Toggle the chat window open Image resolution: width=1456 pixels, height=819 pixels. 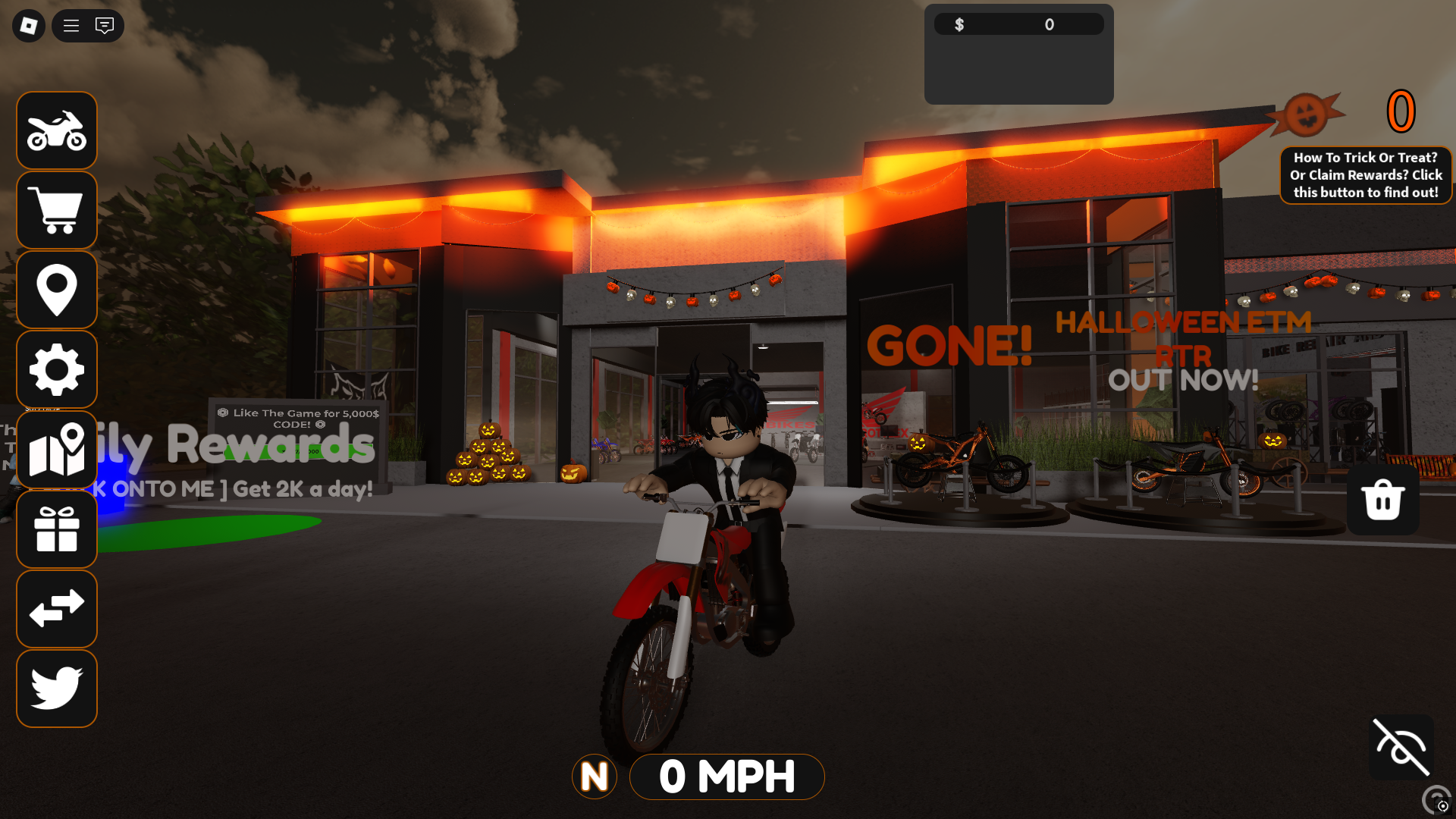(x=104, y=25)
